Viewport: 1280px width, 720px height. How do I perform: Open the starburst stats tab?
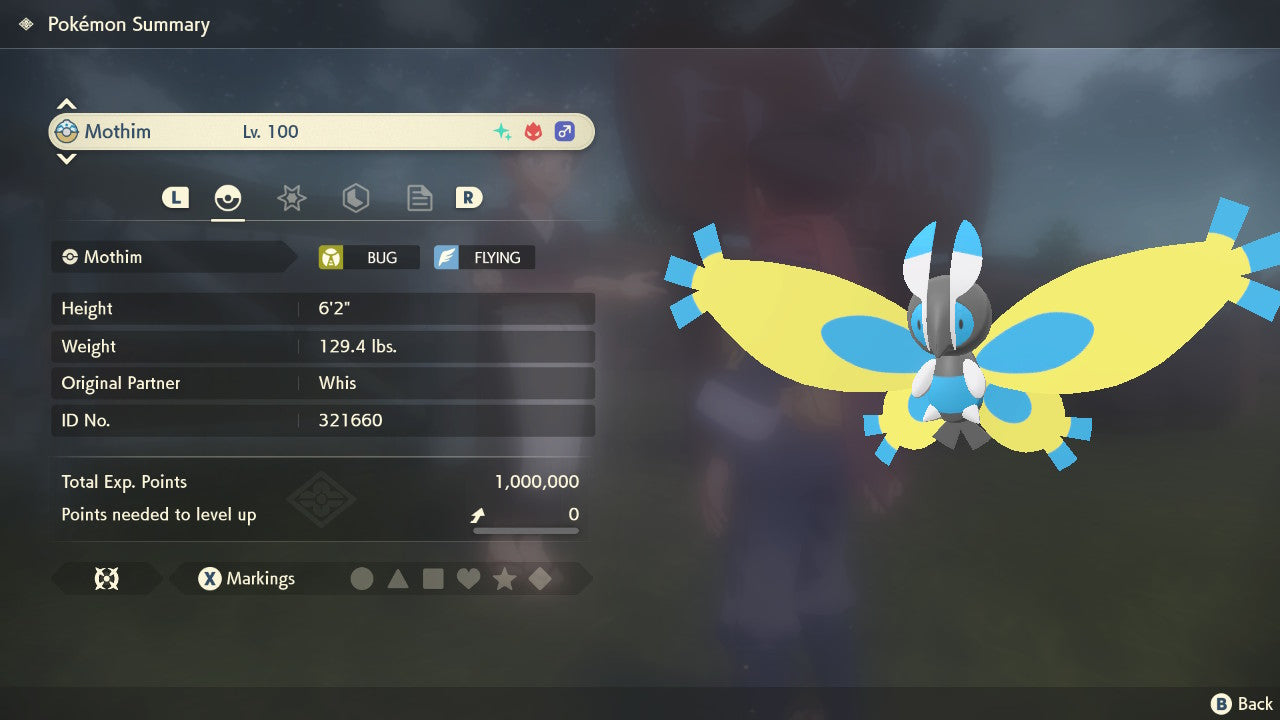tap(291, 198)
